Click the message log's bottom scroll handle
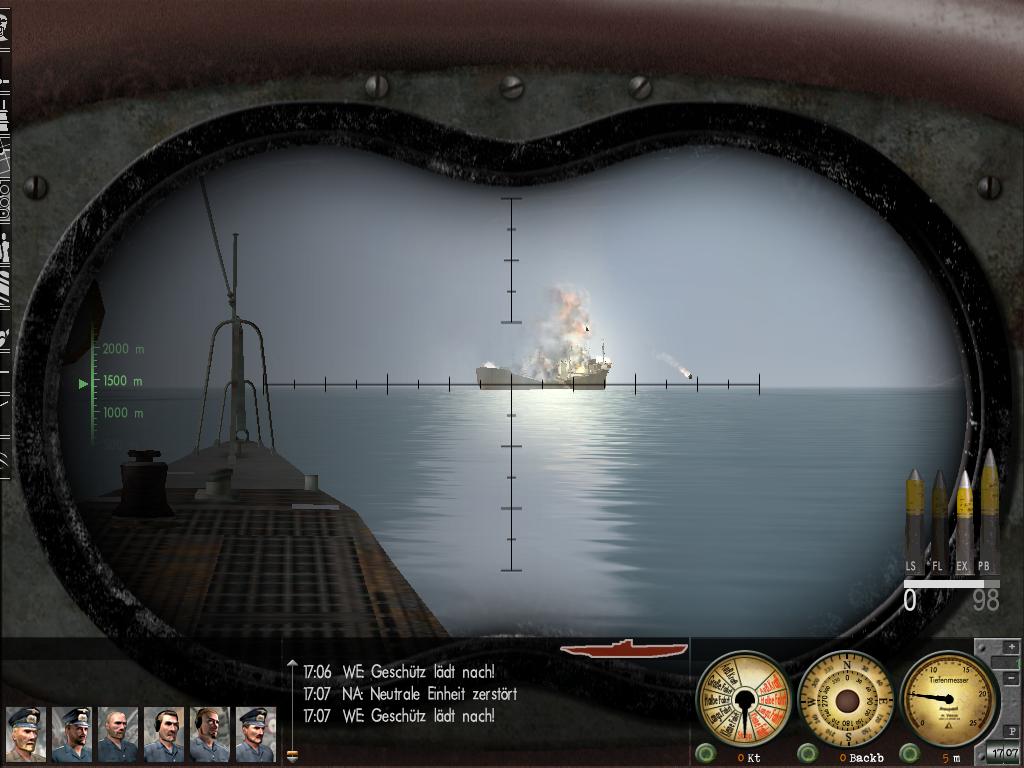The height and width of the screenshot is (768, 1024). (292, 756)
